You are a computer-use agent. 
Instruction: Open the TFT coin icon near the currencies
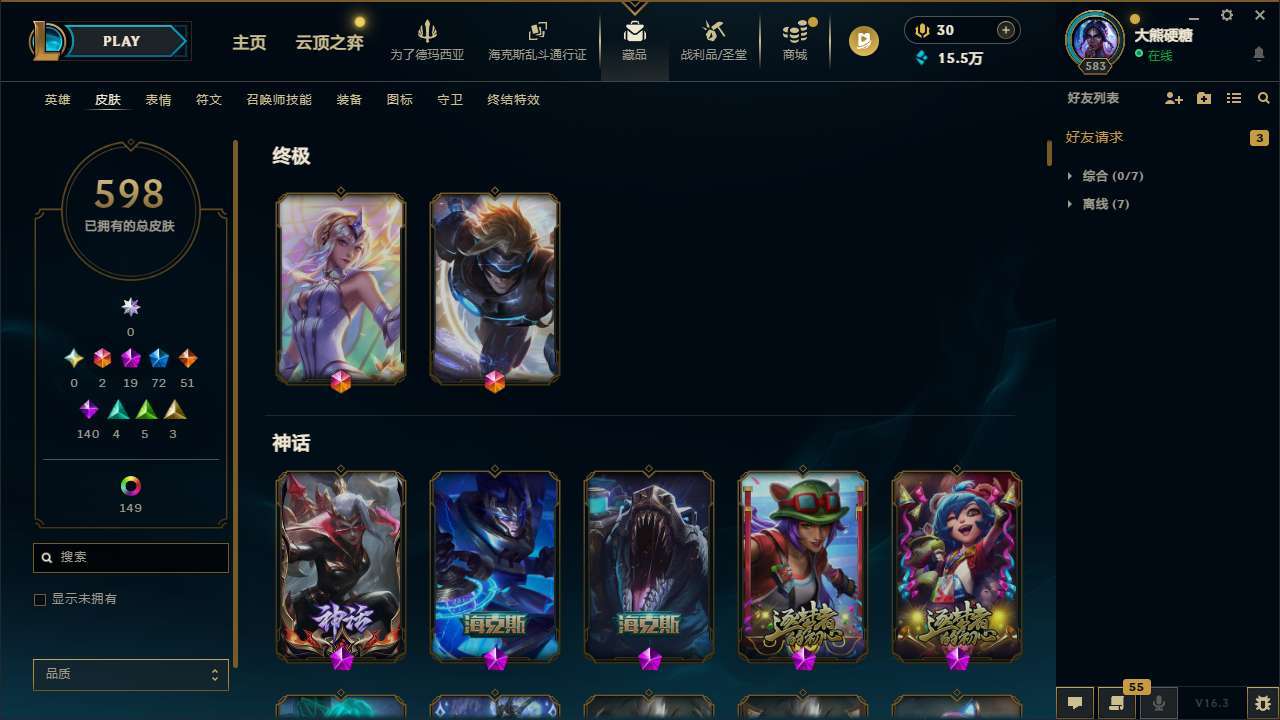(862, 41)
